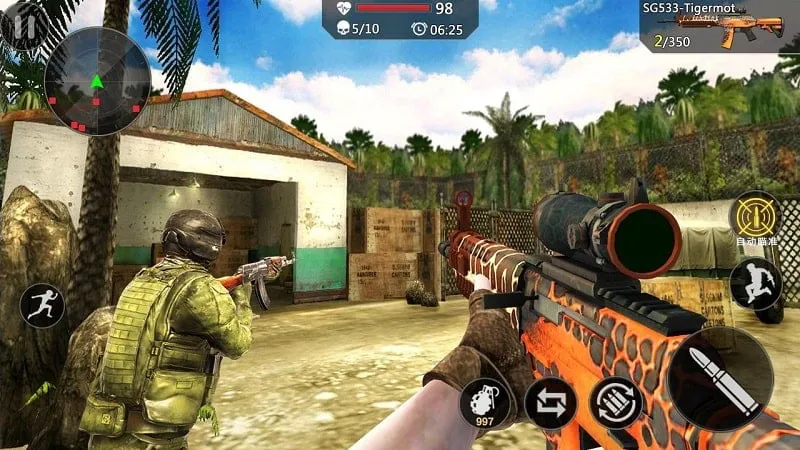
Task: Hit the jump button with the leaping figure
Action: click(755, 283)
